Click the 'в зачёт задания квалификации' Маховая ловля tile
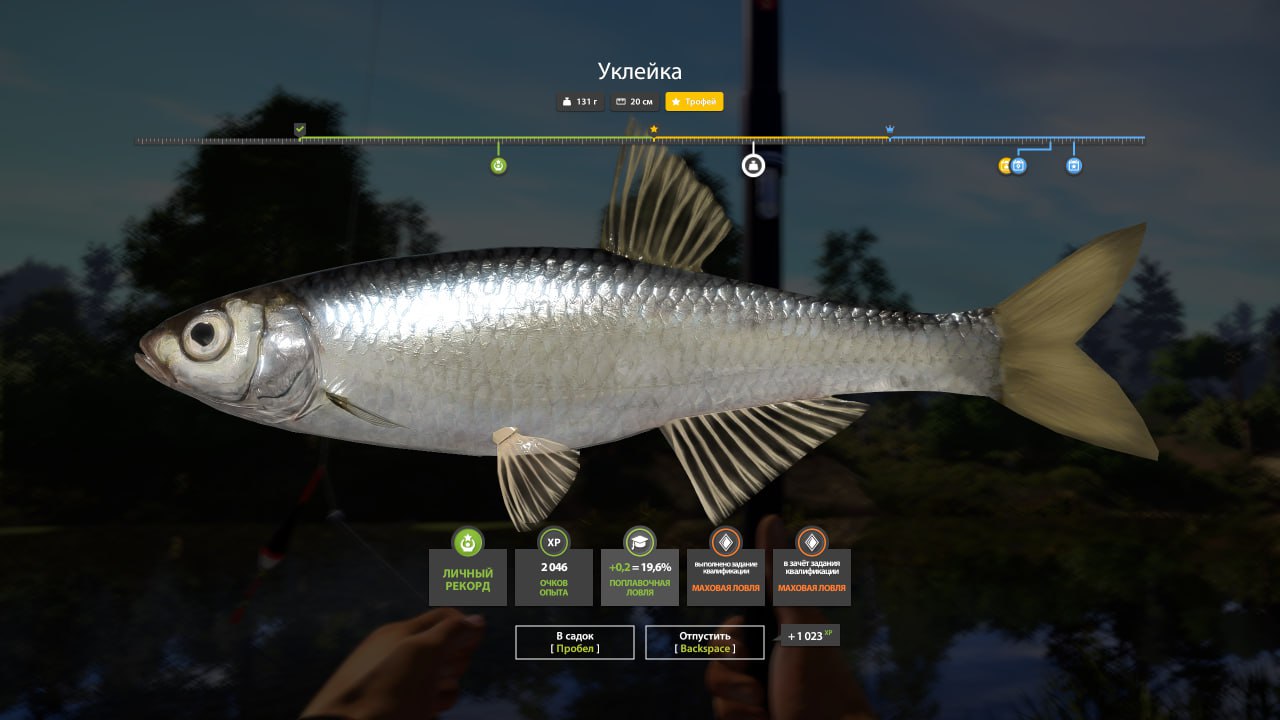The height and width of the screenshot is (720, 1280). click(x=812, y=577)
